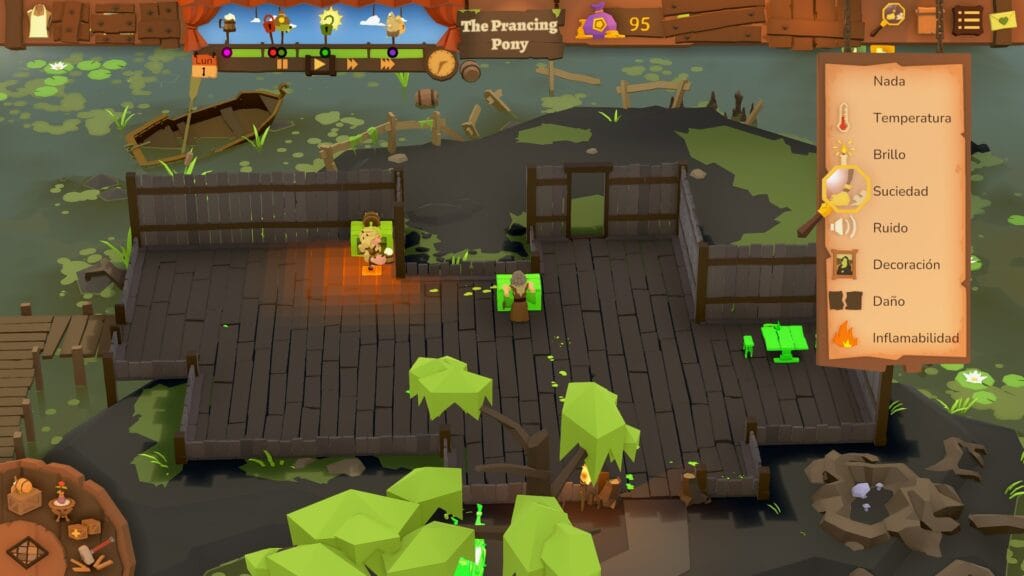Activate the Inflamabilidad overlay
The image size is (1024, 576).
coord(915,338)
